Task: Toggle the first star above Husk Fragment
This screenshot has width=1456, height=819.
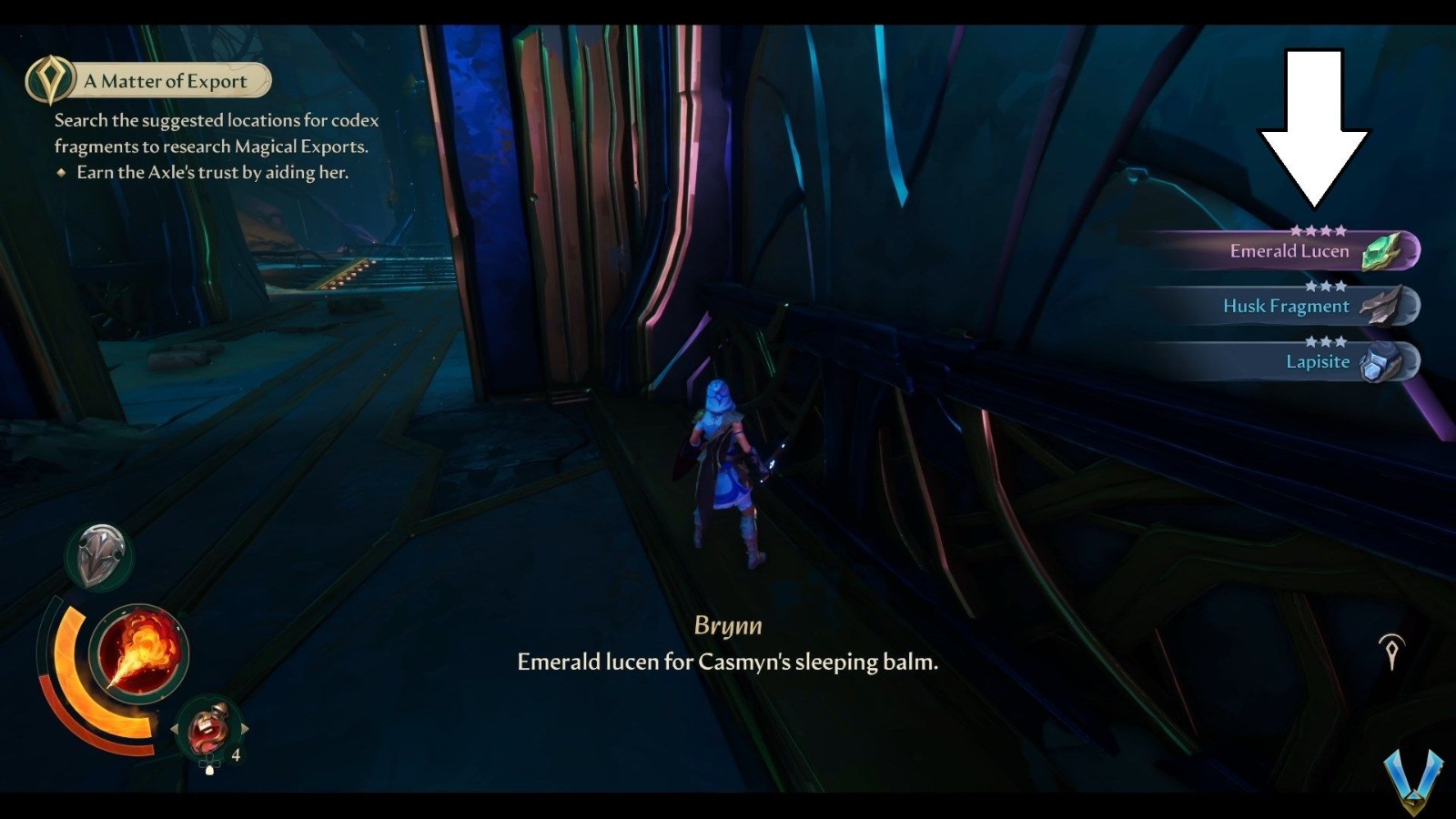Action: pyautogui.click(x=1312, y=287)
